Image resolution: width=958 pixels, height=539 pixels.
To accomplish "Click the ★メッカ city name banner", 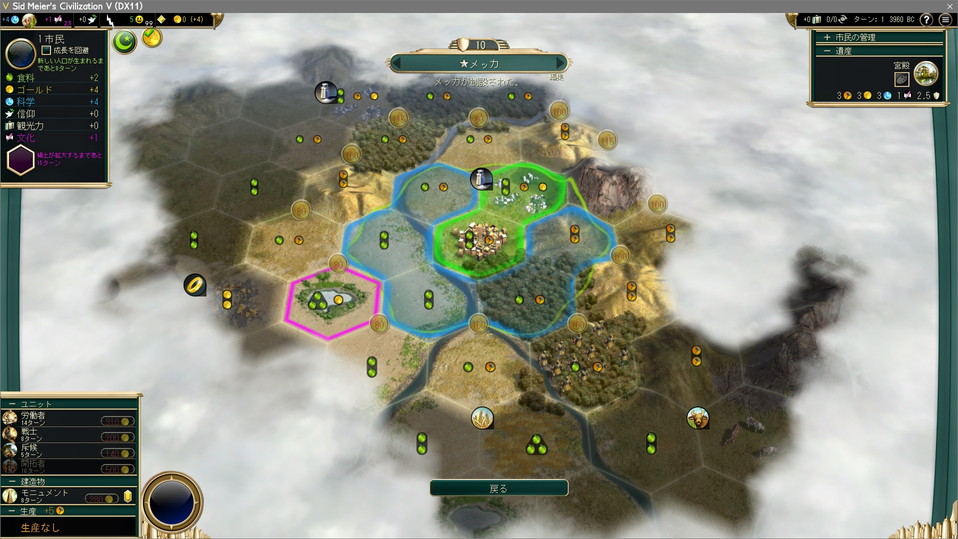I will coord(480,63).
